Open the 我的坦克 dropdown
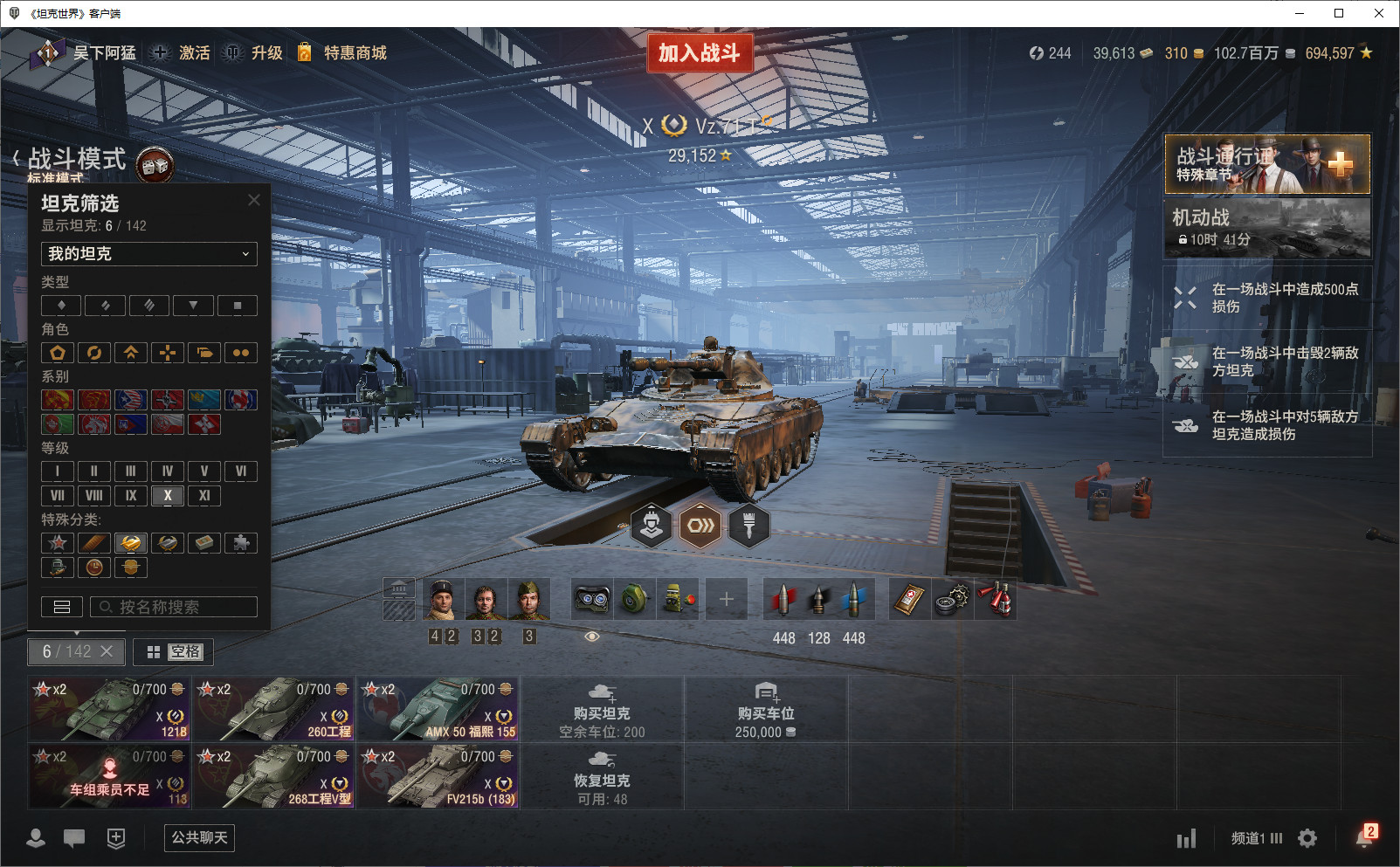 coord(148,254)
